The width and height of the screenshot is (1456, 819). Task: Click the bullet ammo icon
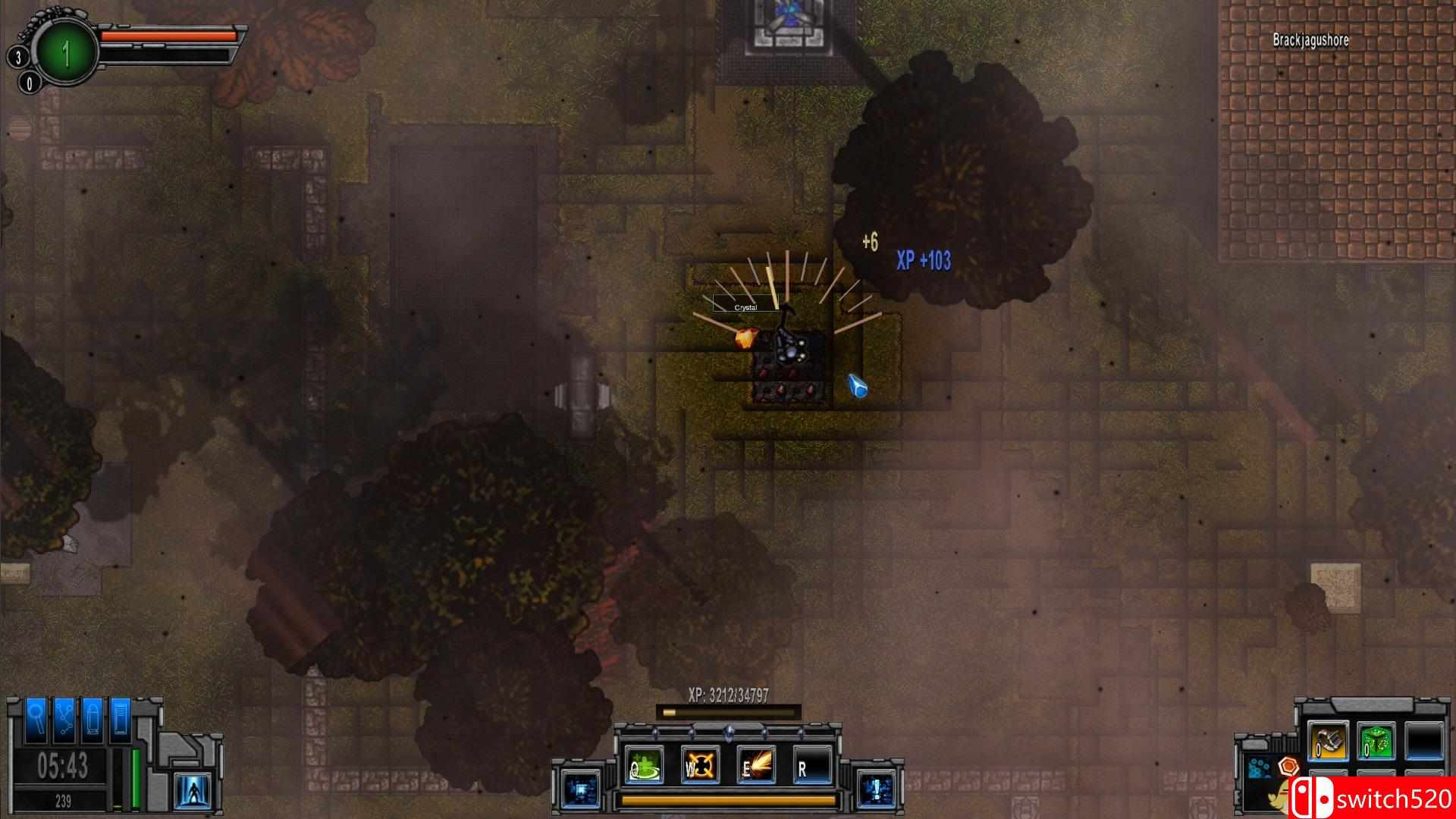[94, 720]
